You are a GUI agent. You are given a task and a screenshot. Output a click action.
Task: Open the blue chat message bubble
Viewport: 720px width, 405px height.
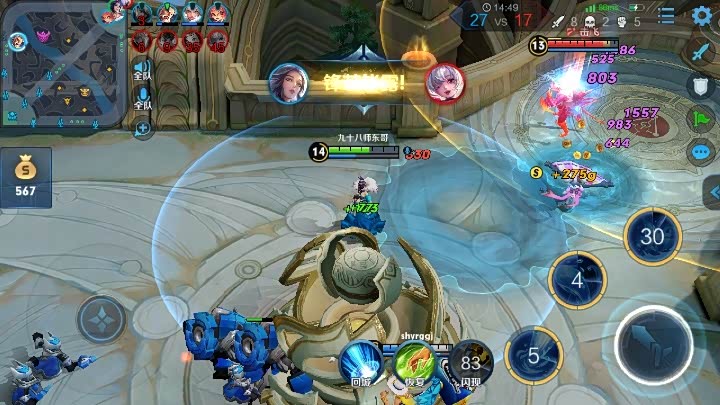click(x=702, y=153)
